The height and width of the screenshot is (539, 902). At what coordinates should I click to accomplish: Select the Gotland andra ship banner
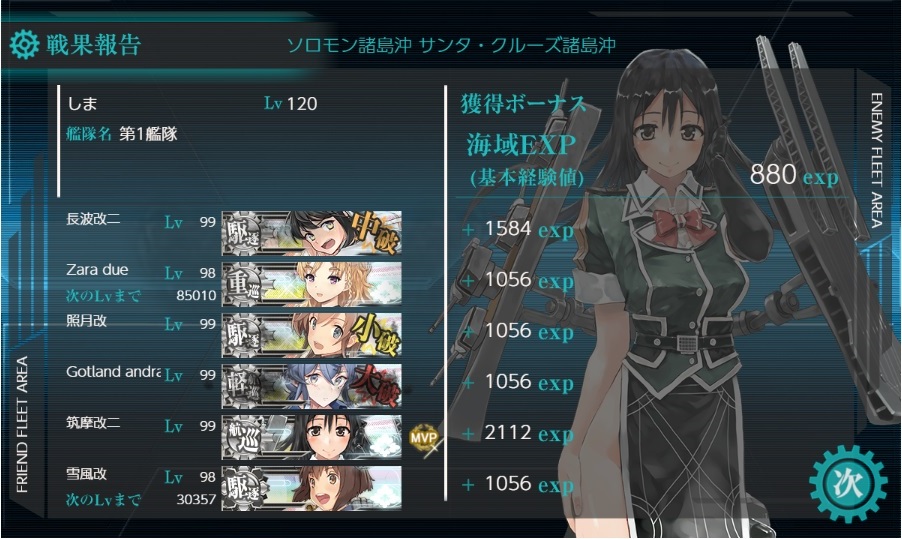click(311, 384)
